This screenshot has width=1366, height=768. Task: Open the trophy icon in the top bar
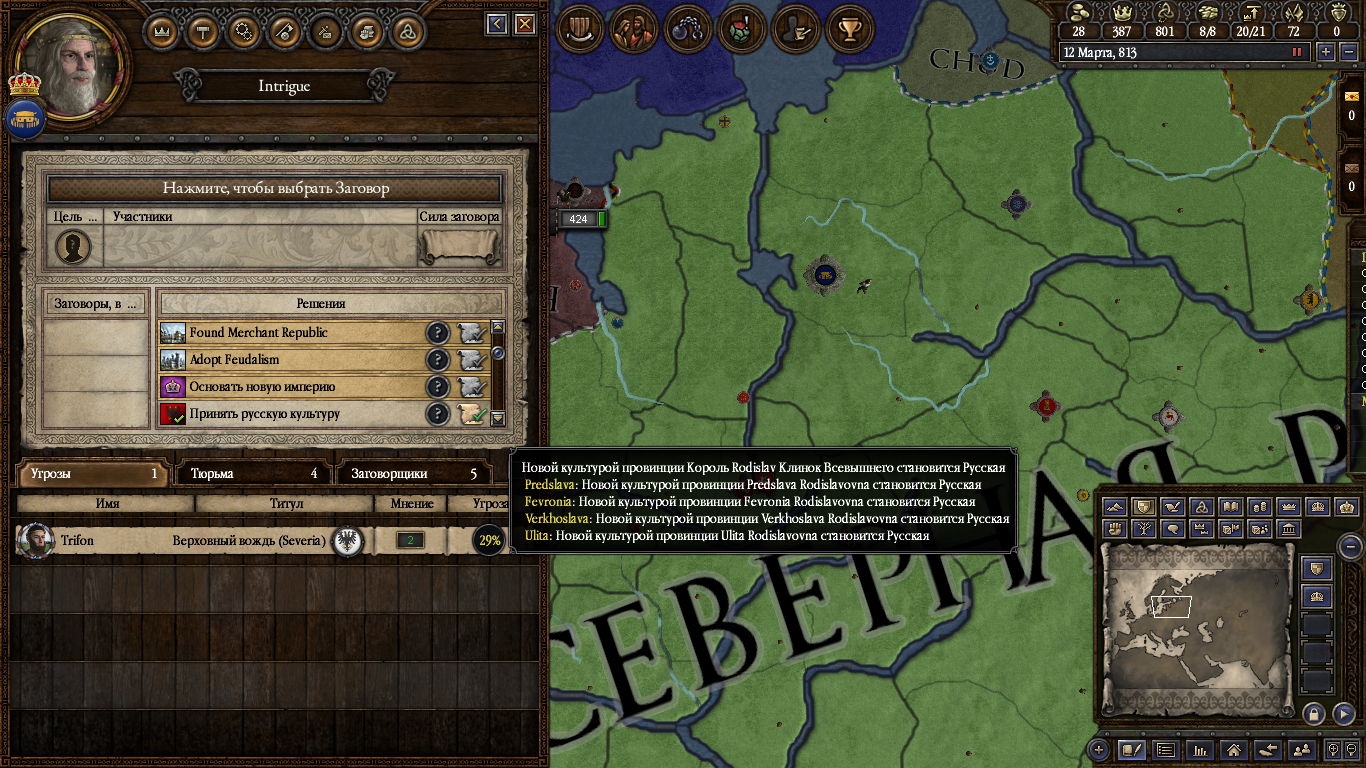point(851,29)
